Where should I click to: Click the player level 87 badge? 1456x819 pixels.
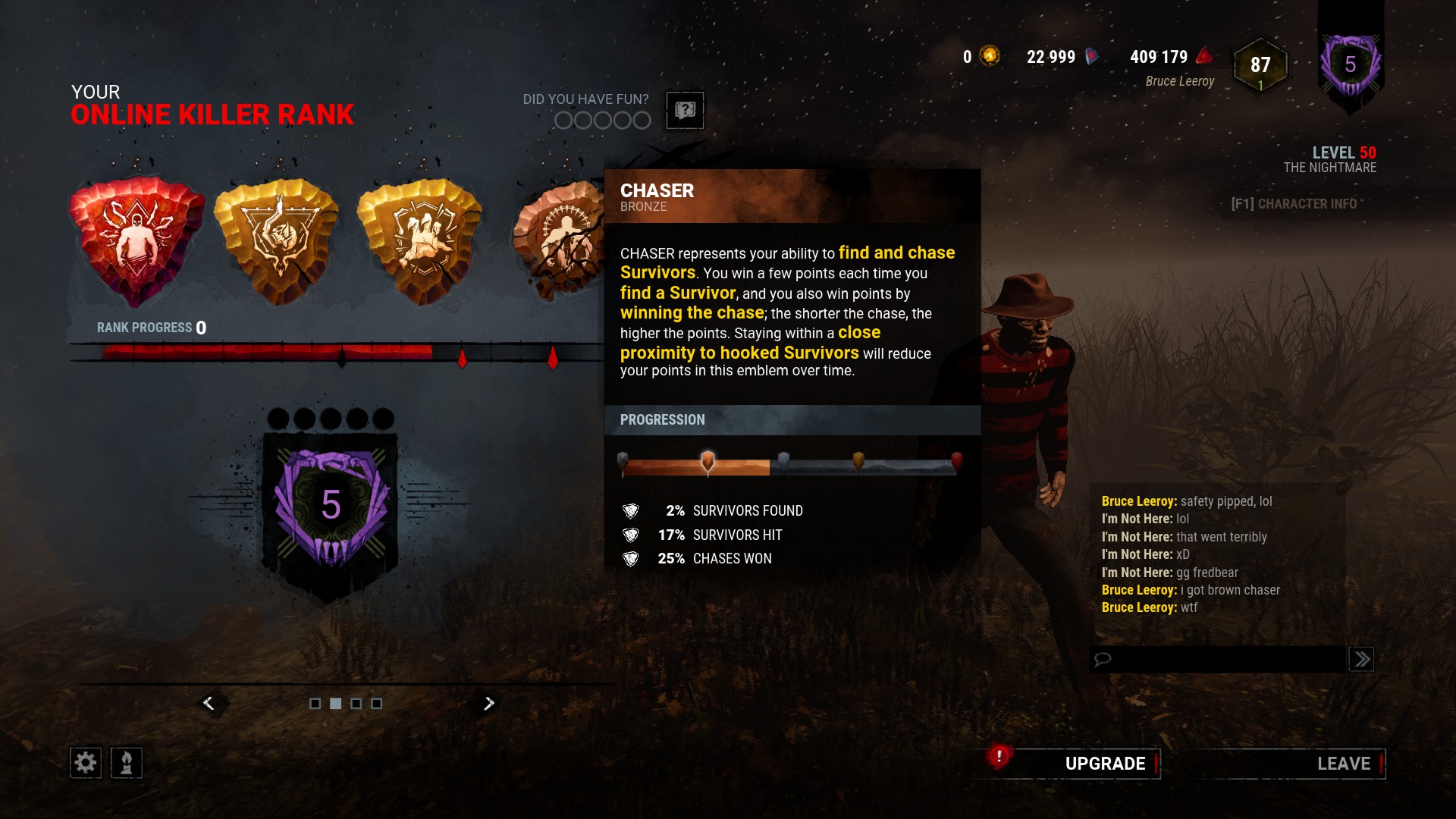coord(1260,67)
